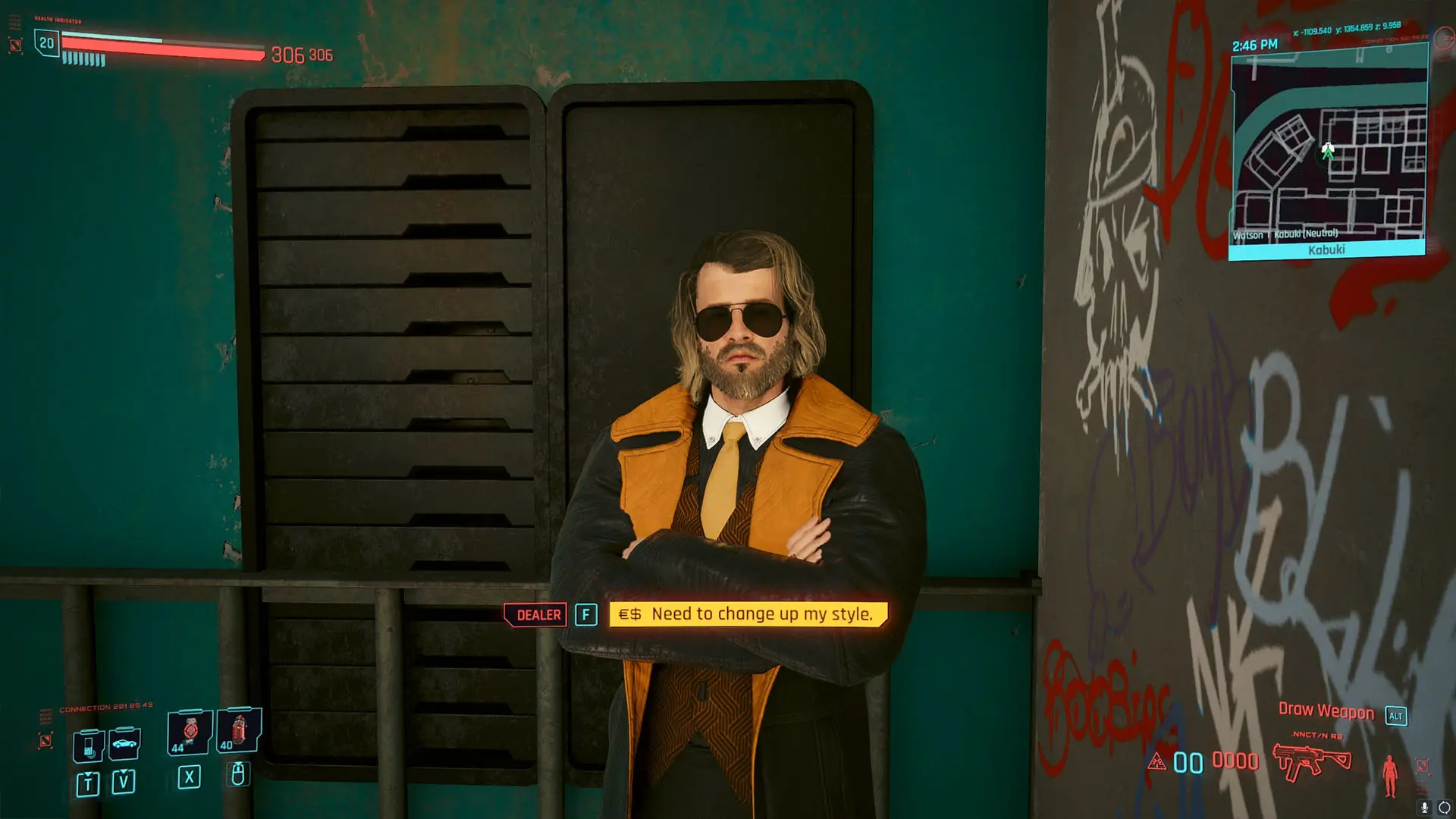This screenshot has width=1456, height=819.
Task: Expand the consumable selector above the mouse icon
Action: tap(238, 764)
